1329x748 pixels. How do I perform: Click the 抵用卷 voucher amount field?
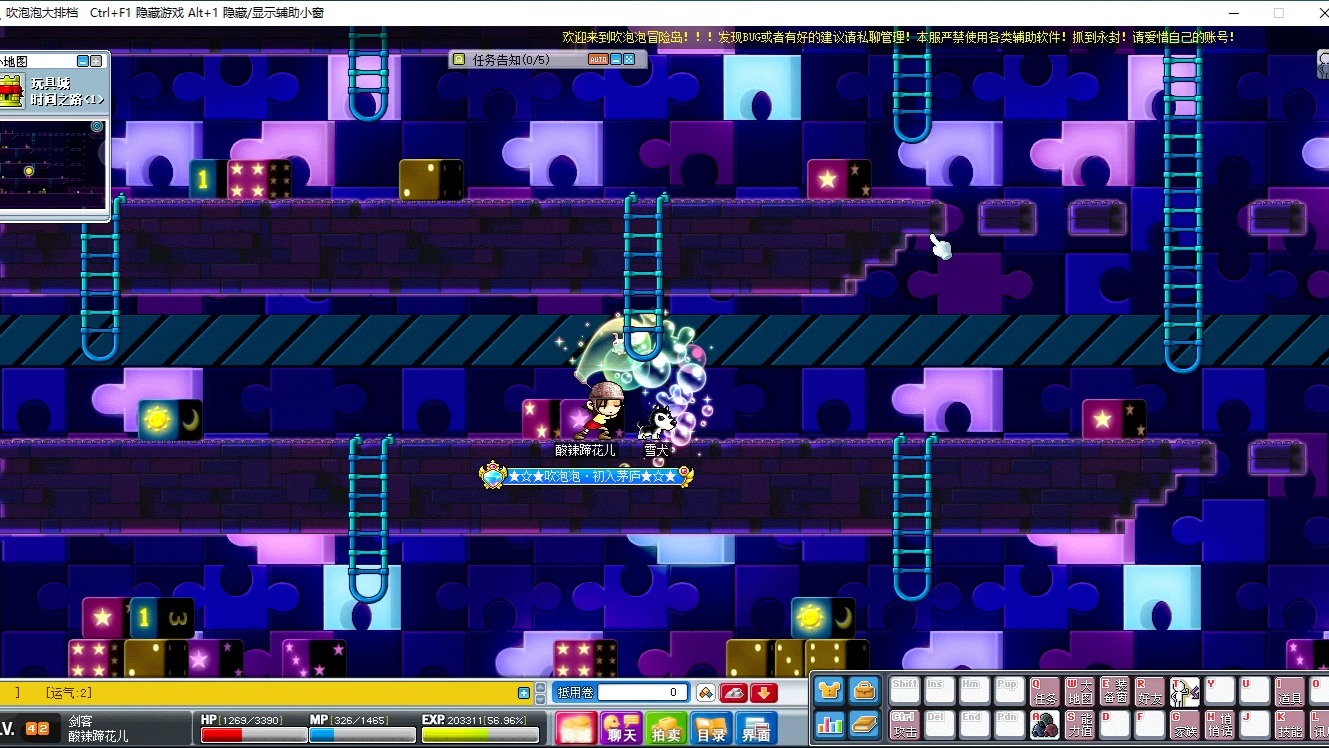(643, 692)
